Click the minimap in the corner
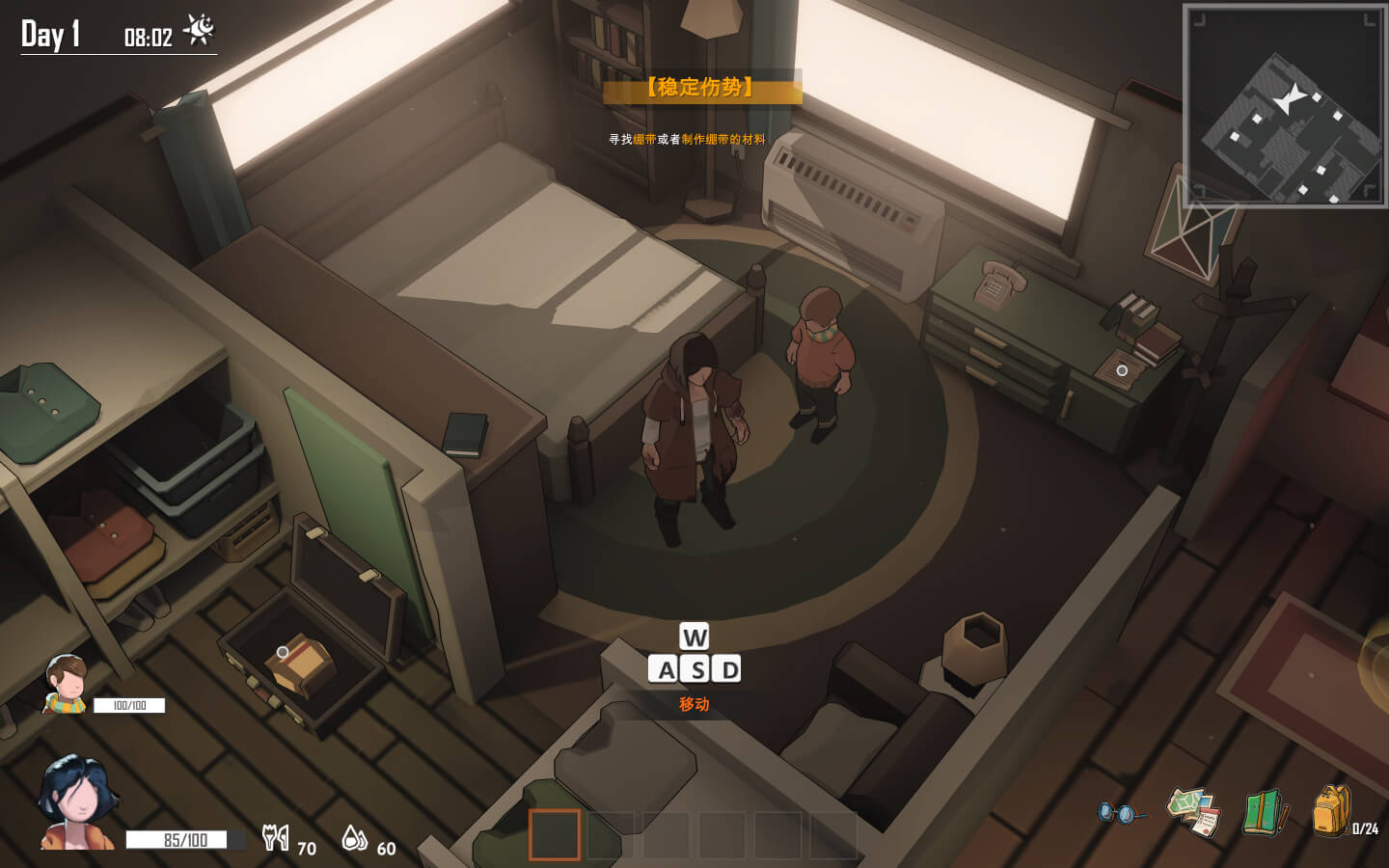Screen dimensions: 1389x868 click(1284, 106)
